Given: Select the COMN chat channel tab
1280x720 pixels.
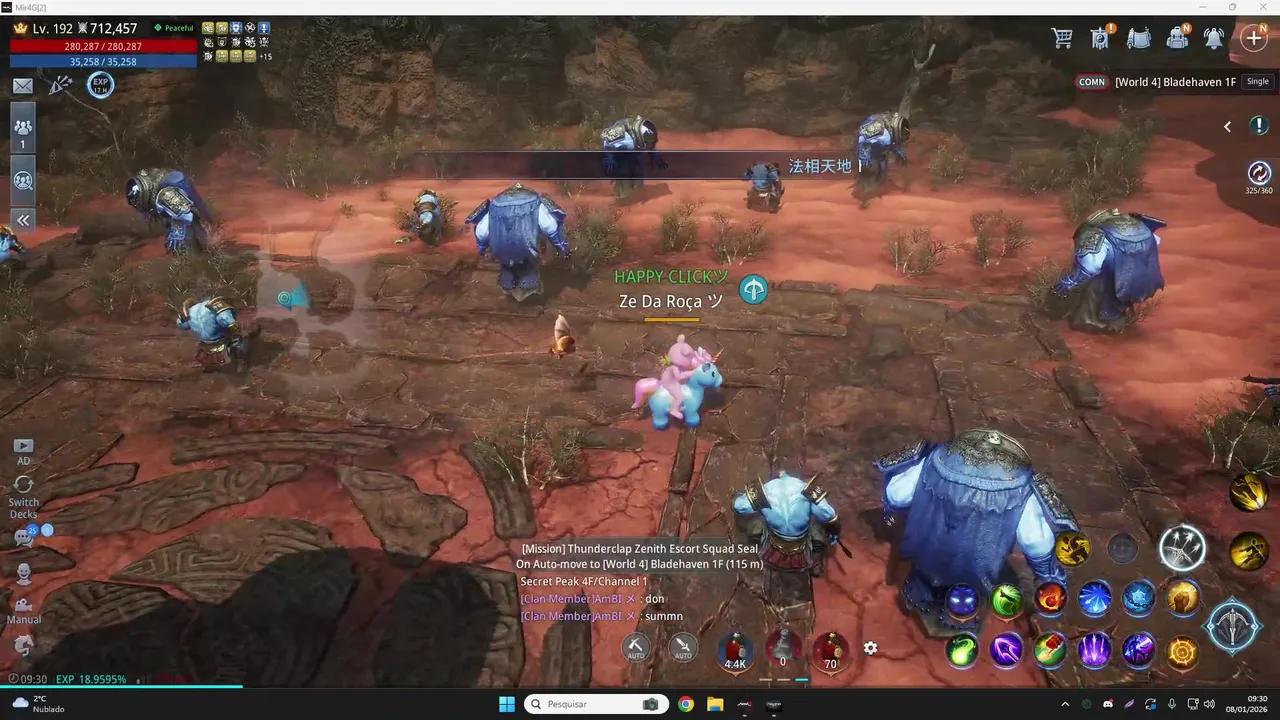Looking at the screenshot, I should [1091, 81].
